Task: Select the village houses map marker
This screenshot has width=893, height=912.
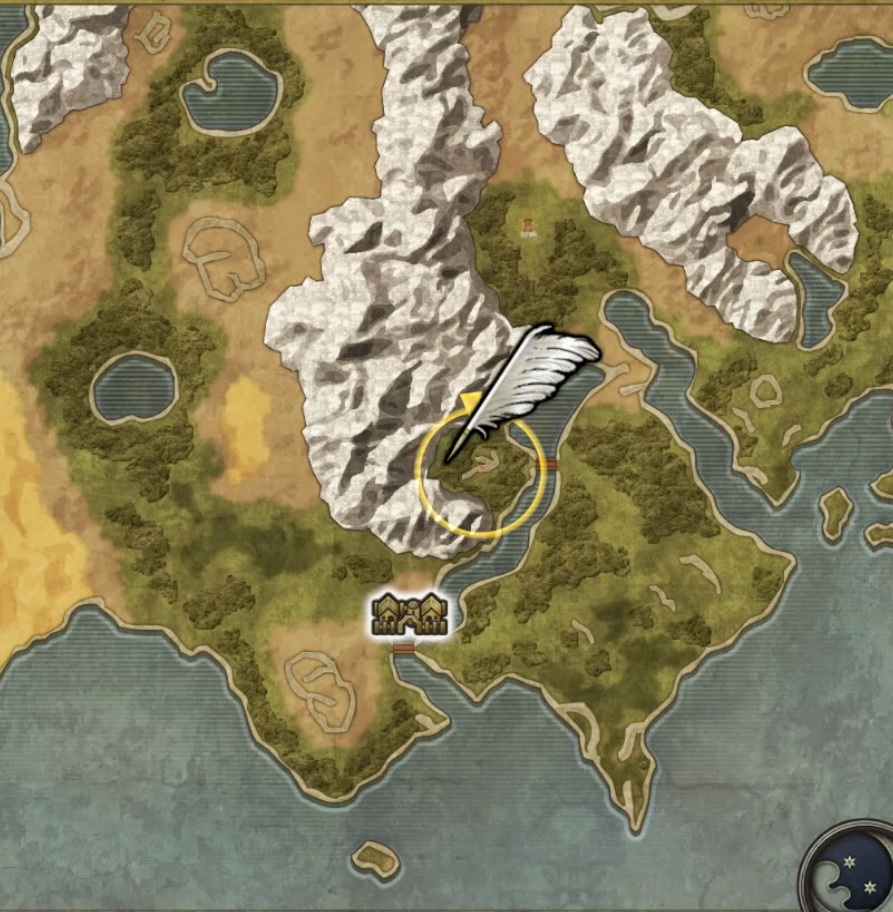Action: coord(409,615)
